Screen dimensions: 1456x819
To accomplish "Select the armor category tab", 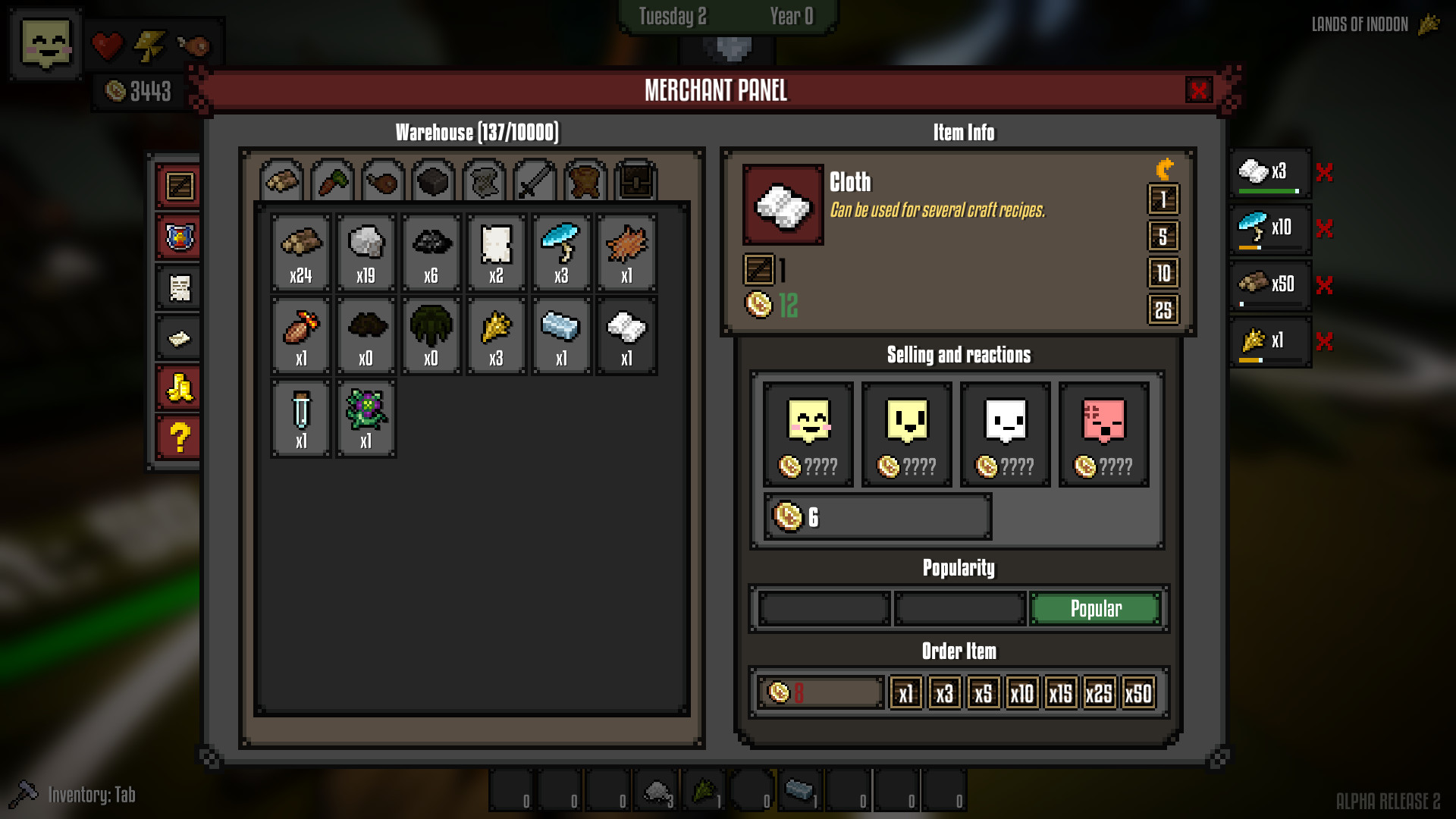I will [x=585, y=180].
